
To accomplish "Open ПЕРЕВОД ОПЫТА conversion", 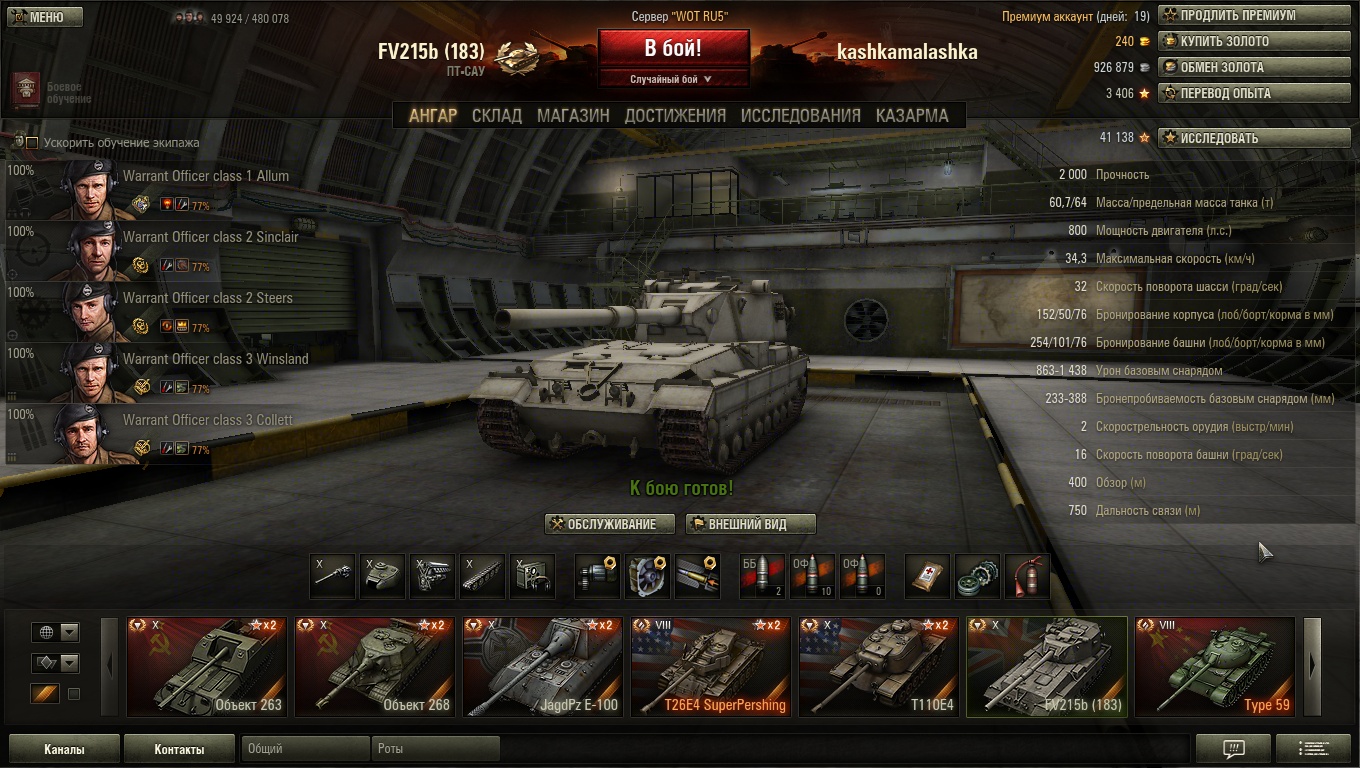I will pos(1254,94).
